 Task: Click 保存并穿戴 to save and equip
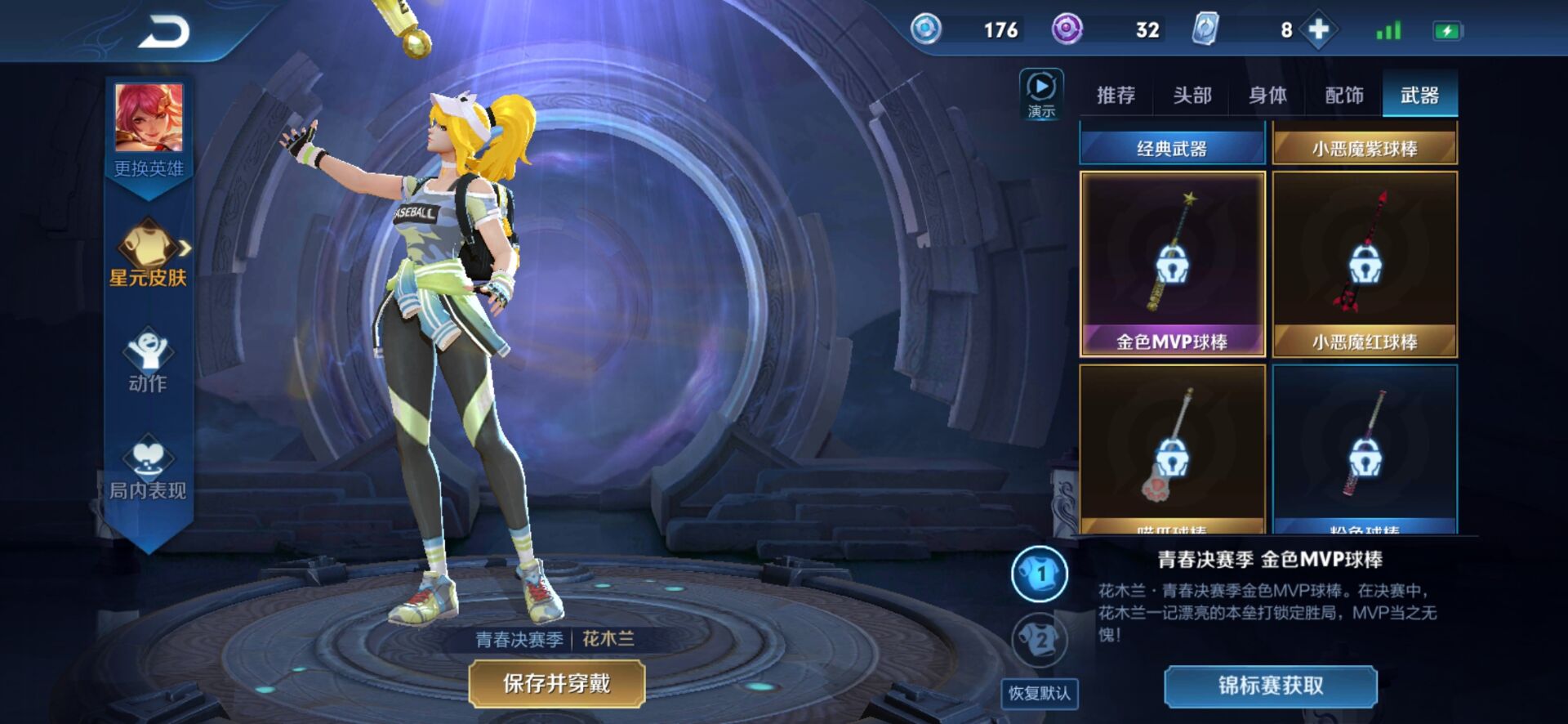[x=557, y=683]
